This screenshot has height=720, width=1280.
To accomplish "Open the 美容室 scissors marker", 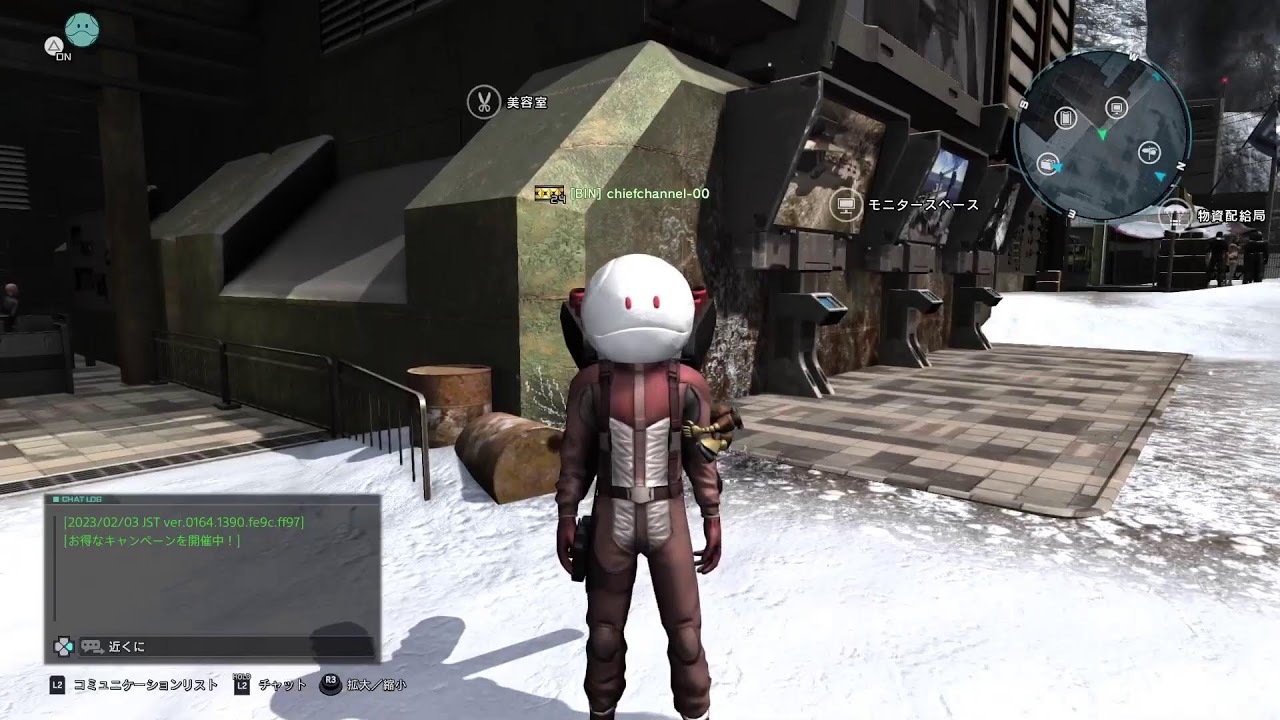I will [x=484, y=102].
